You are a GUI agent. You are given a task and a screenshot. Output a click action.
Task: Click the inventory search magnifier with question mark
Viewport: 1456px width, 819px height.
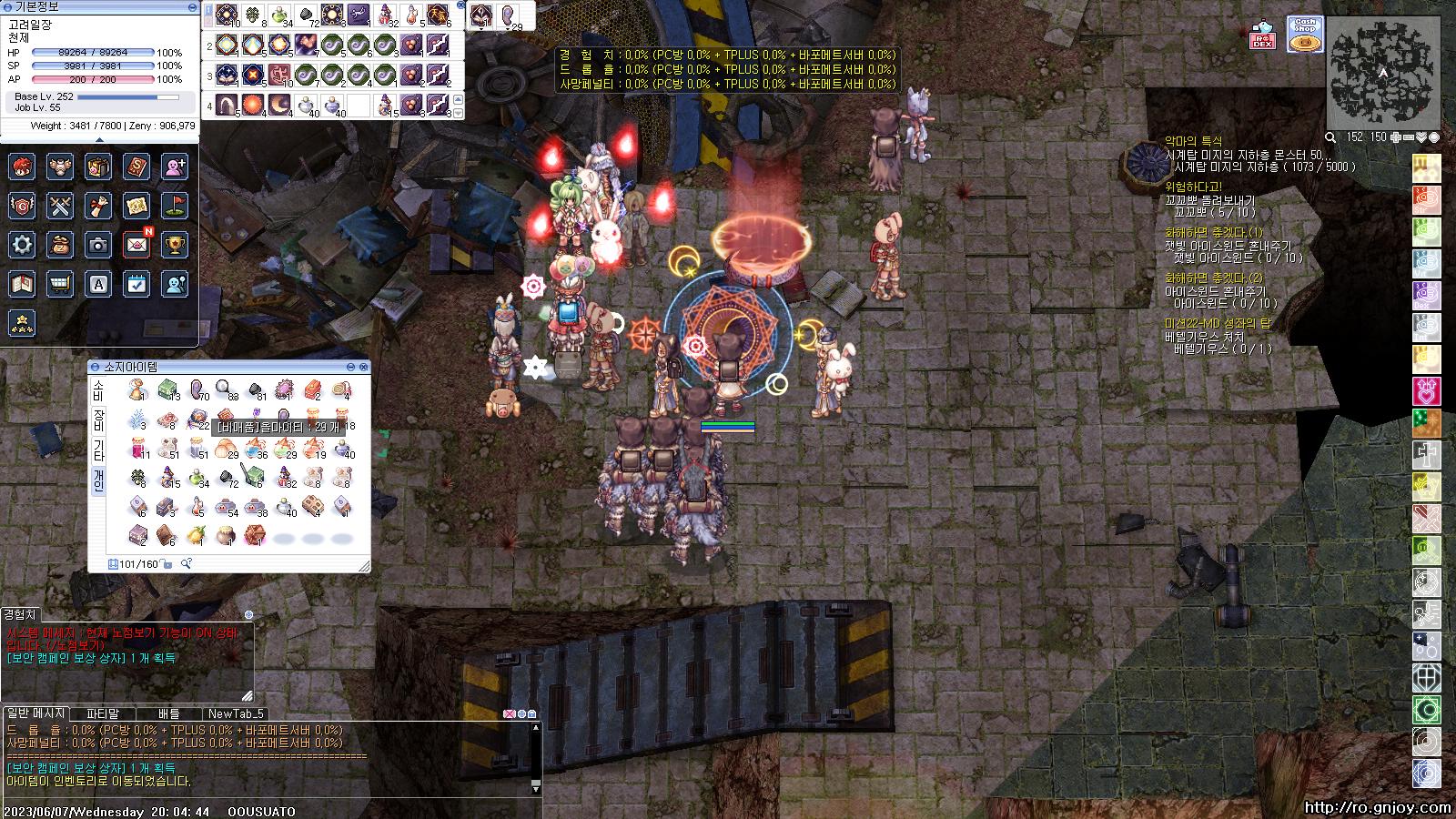[186, 564]
